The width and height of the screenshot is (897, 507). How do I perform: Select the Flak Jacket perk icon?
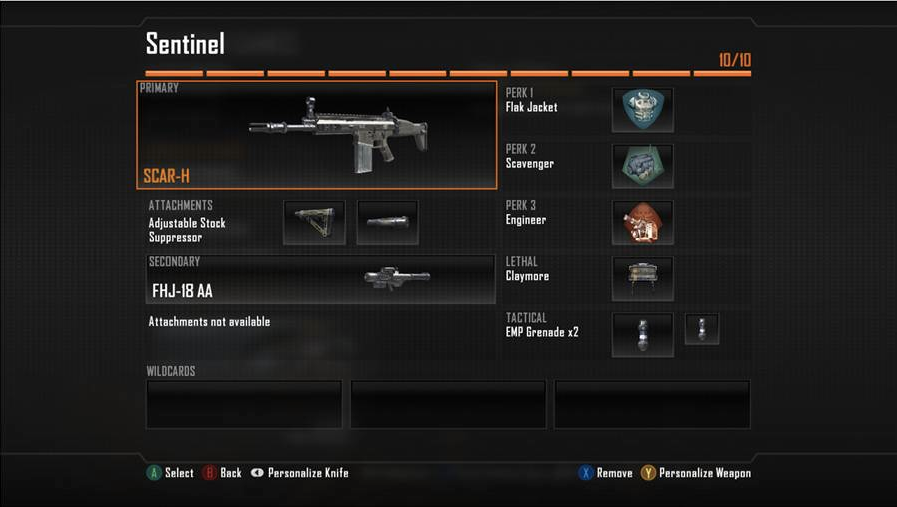point(642,109)
